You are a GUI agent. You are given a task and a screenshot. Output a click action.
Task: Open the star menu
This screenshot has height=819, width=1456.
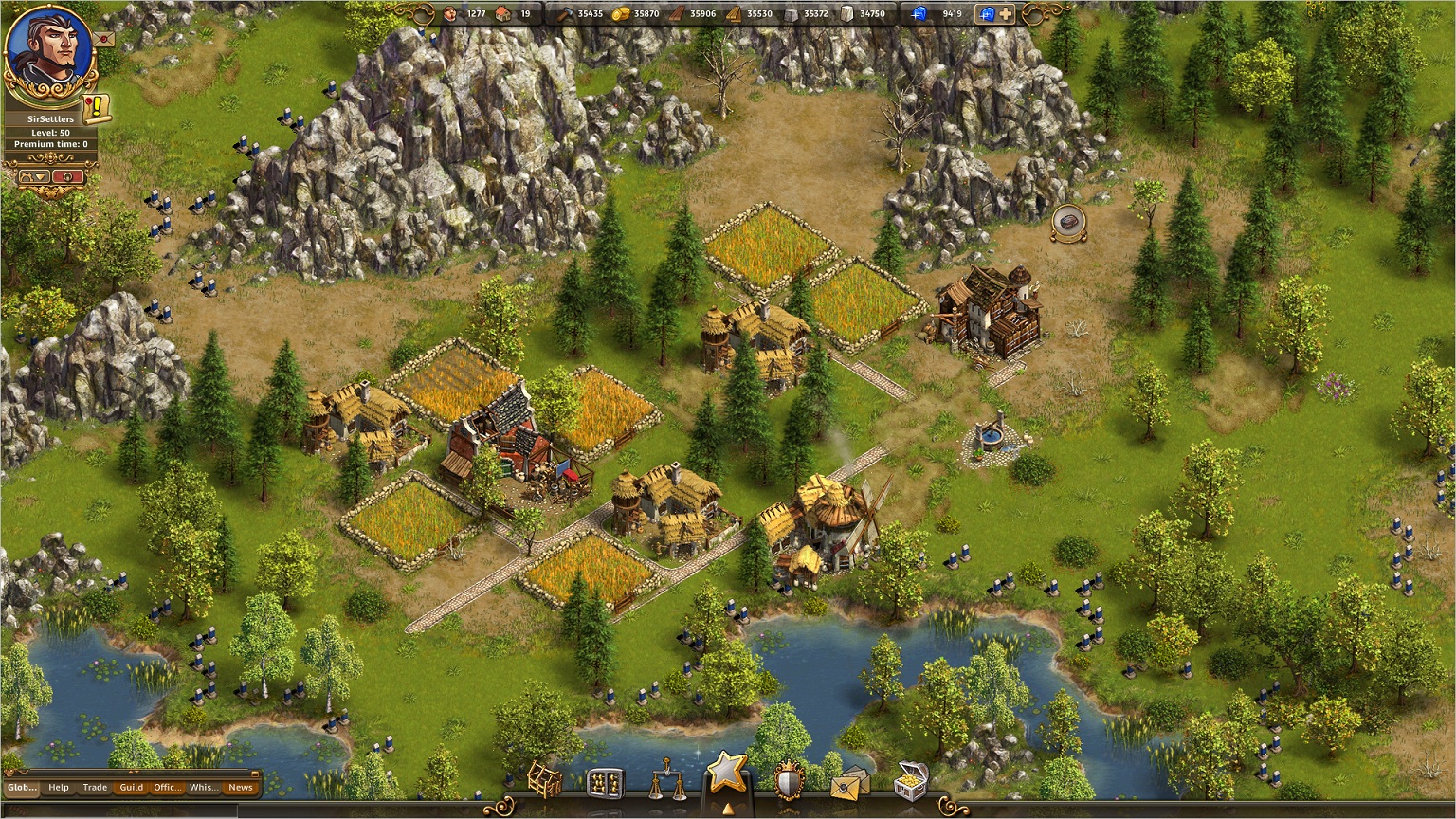coord(727,772)
